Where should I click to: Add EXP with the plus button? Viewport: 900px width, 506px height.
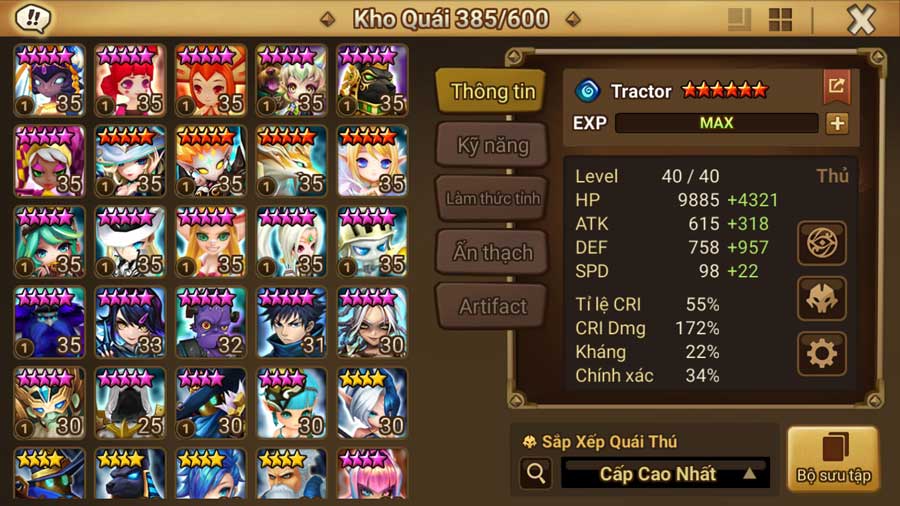[x=836, y=123]
